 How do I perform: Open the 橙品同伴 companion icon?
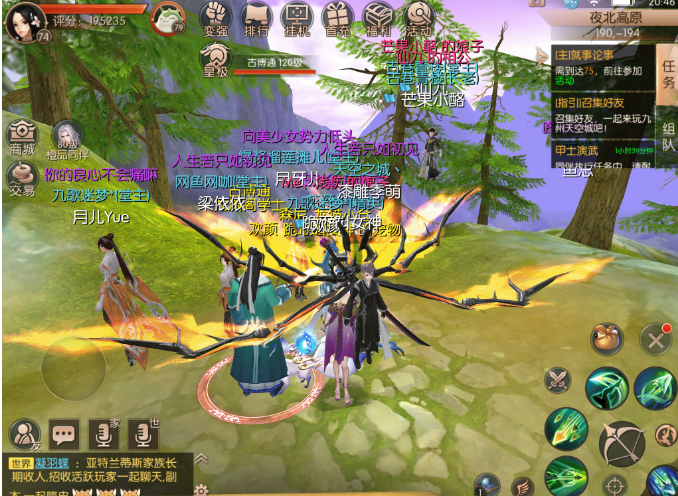coord(67,140)
